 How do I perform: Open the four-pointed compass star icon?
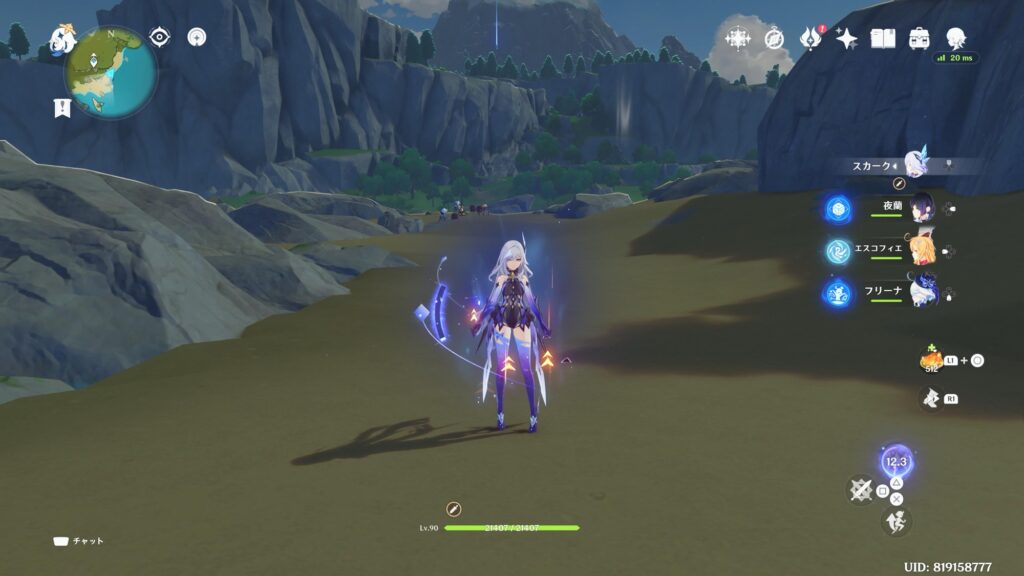pyautogui.click(x=738, y=39)
